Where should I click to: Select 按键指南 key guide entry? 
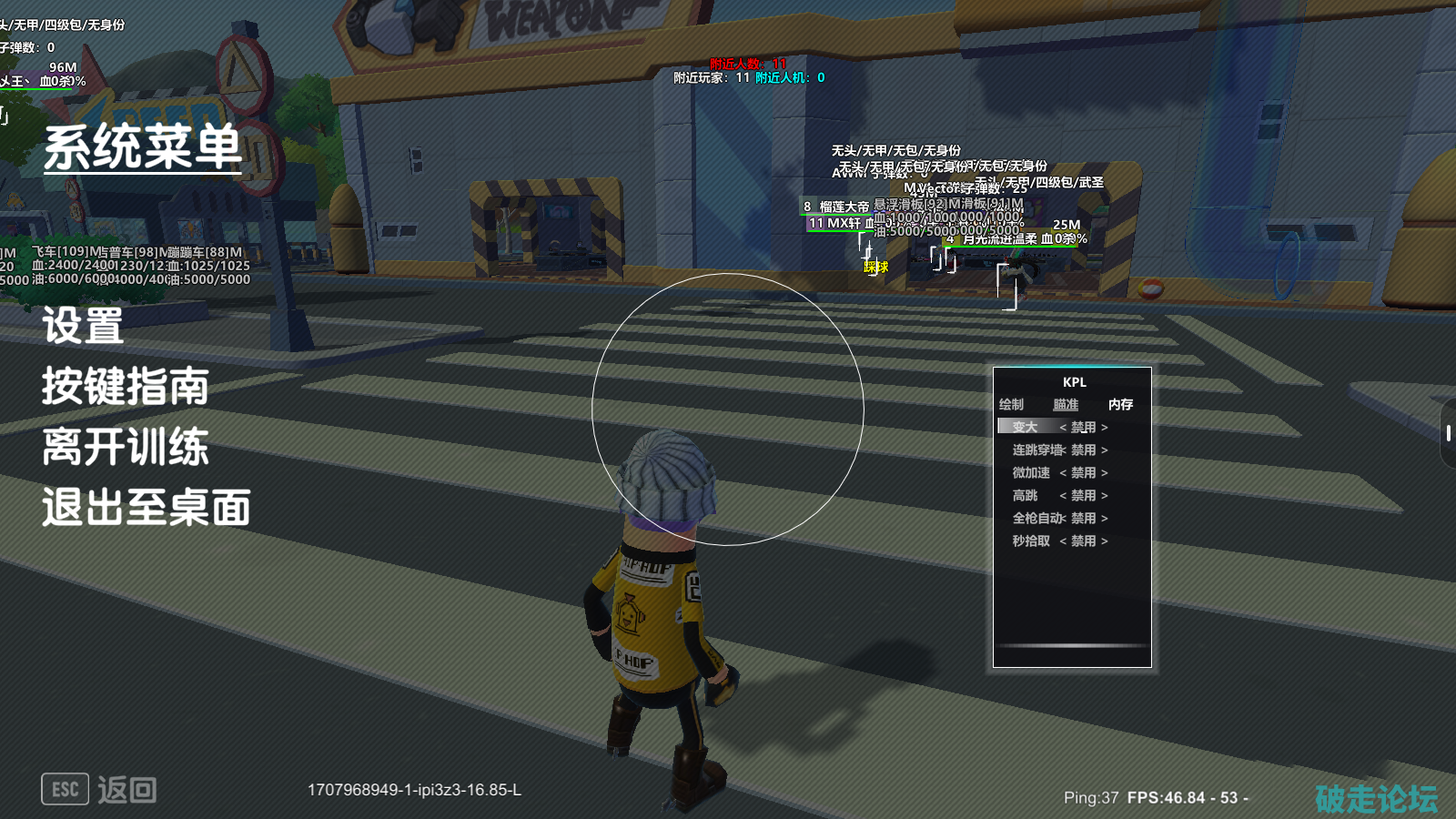click(126, 387)
